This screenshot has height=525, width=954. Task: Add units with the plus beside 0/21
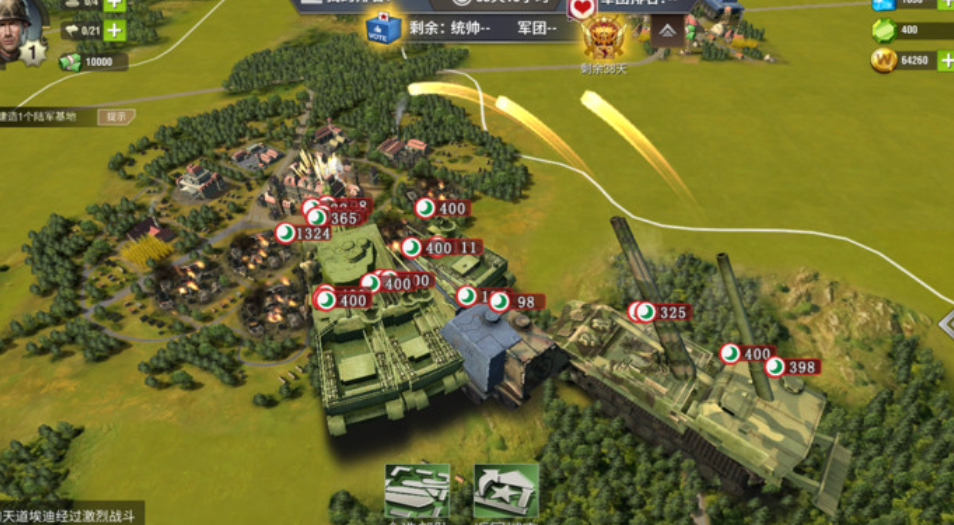(x=115, y=31)
